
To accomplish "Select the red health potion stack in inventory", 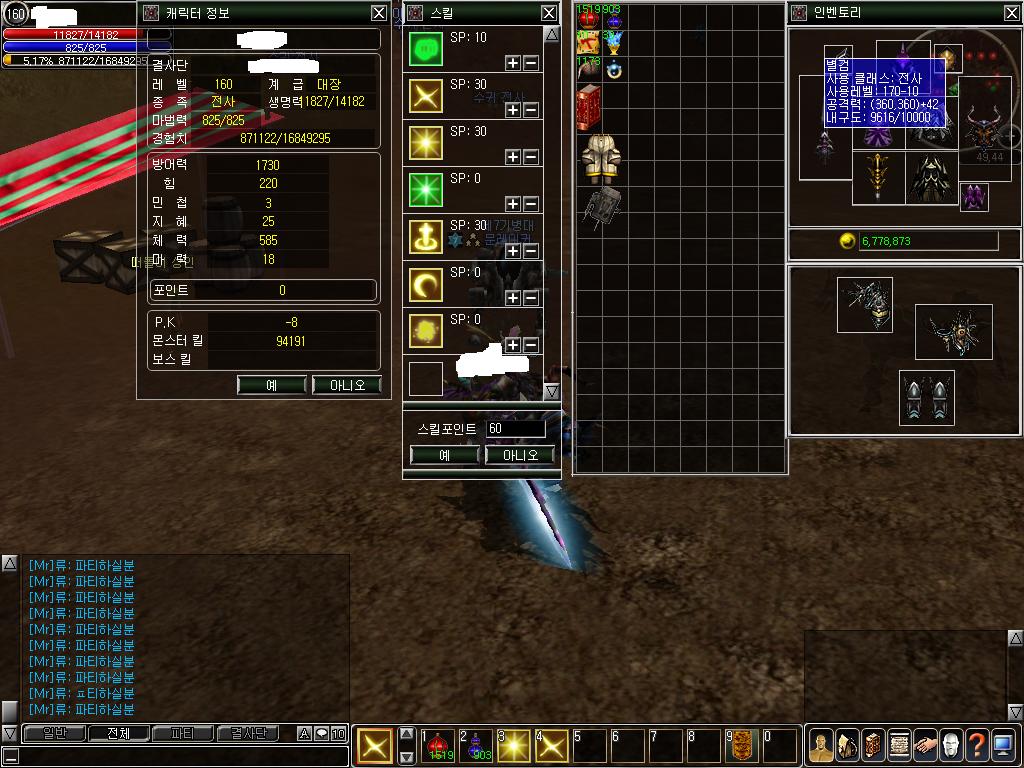I will click(x=587, y=20).
